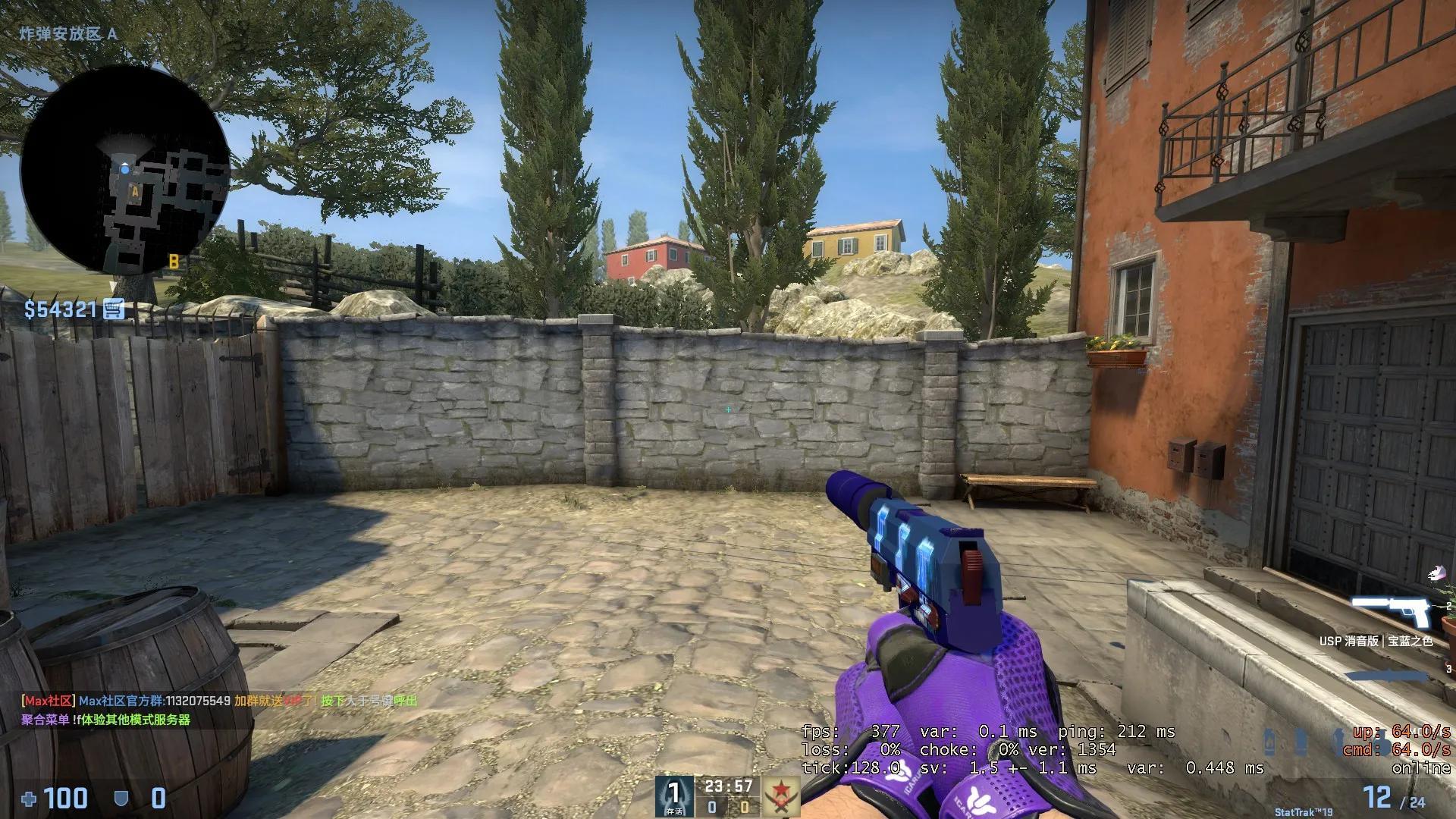Expand the round timer 23:57 display

[x=730, y=786]
